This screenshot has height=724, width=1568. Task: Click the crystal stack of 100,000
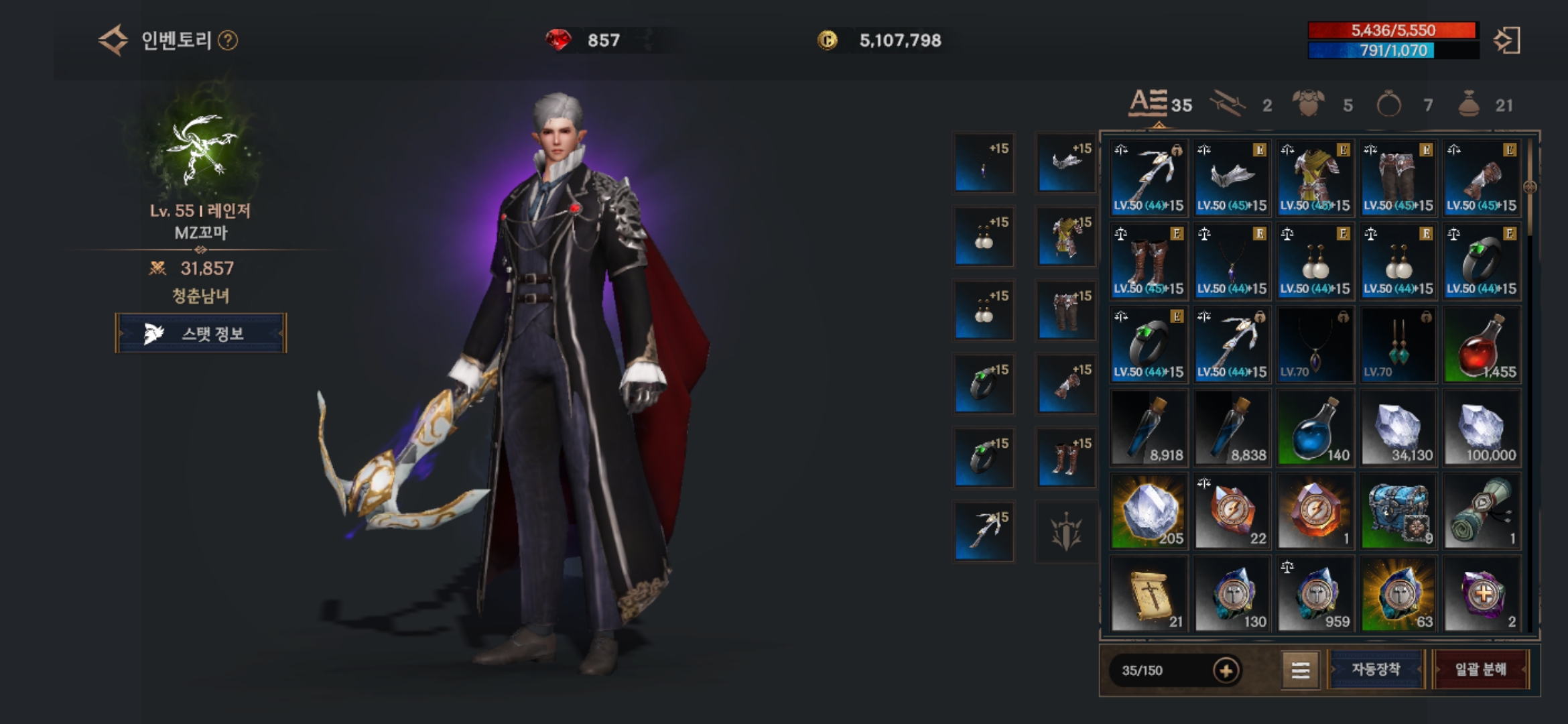tap(1482, 428)
